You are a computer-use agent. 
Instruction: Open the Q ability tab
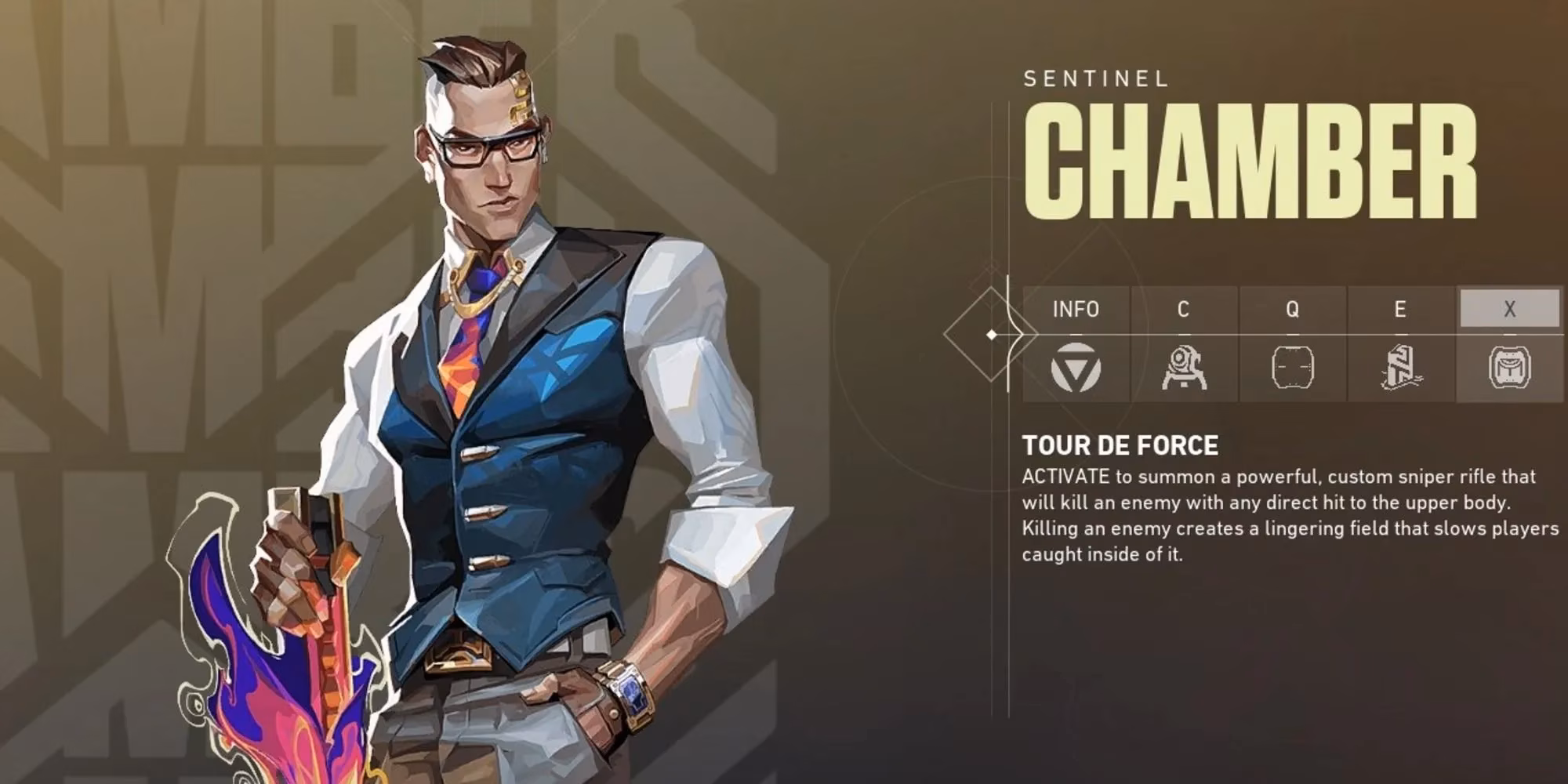pyautogui.click(x=1294, y=309)
